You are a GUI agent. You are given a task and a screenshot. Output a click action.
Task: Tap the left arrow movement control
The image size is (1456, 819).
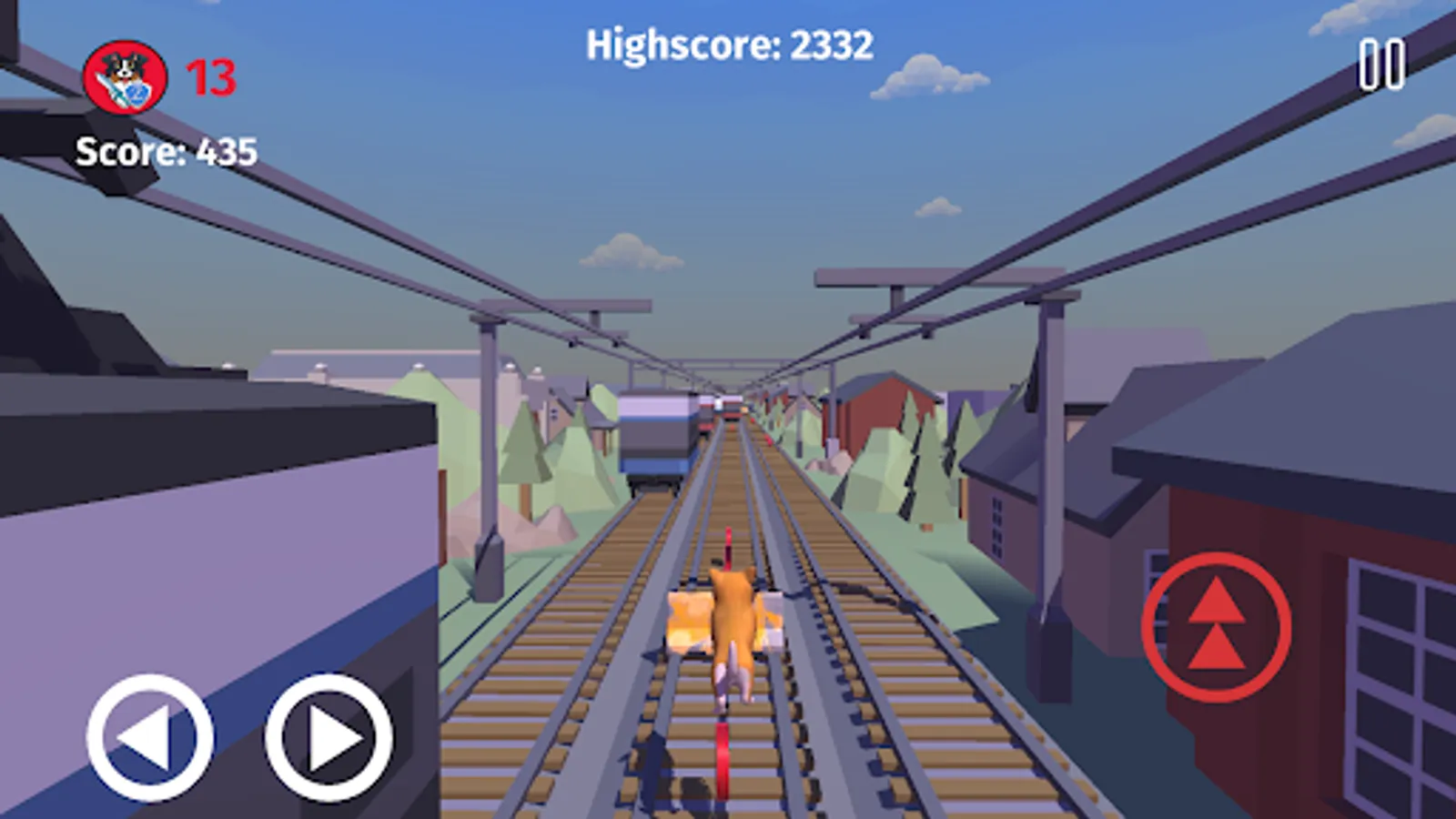tap(150, 739)
